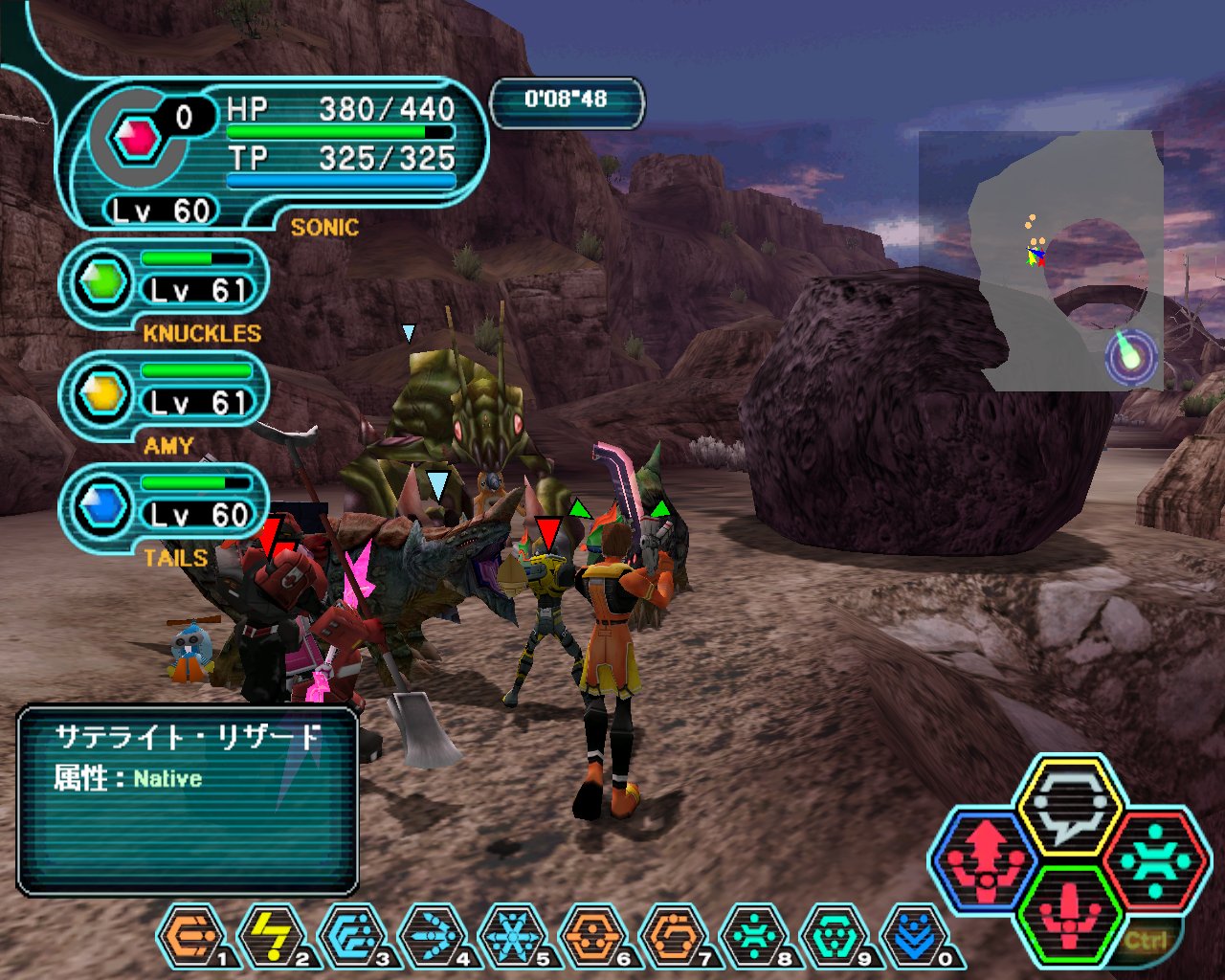The width and height of the screenshot is (1225, 980).
Task: Use the red-bordered teal technique action
Action: [1153, 858]
